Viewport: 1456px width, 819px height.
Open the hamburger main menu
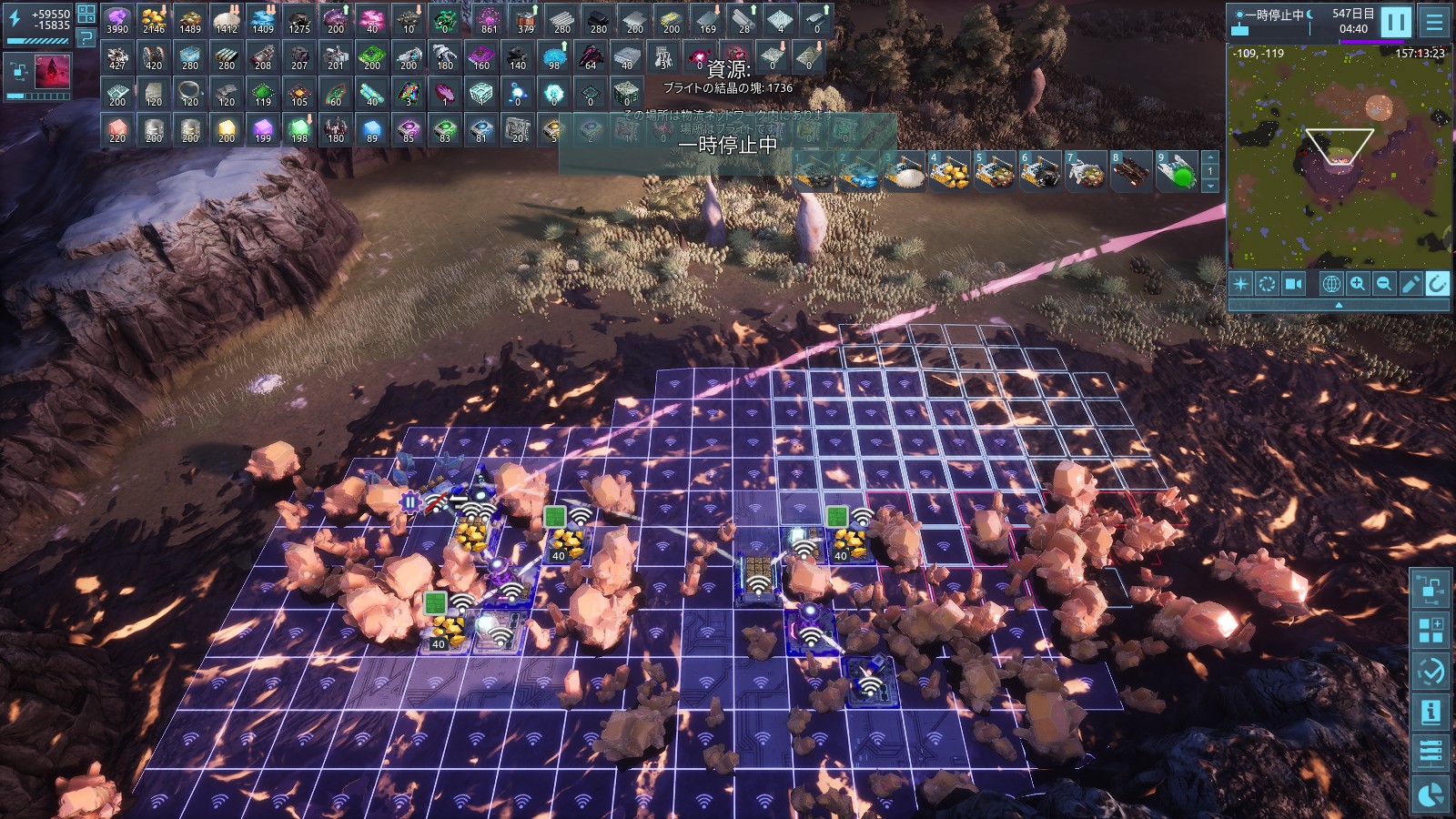(x=1434, y=22)
